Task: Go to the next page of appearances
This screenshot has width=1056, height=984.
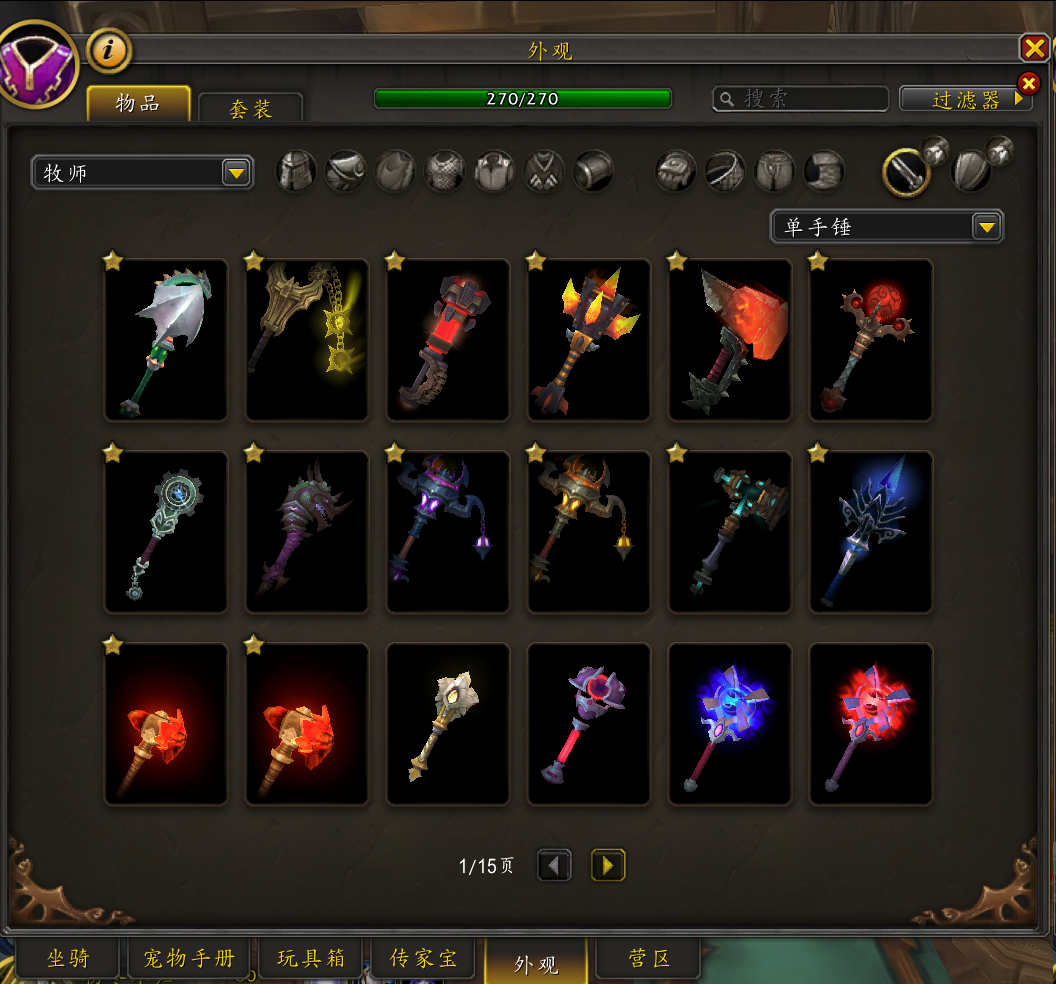Action: (x=608, y=865)
